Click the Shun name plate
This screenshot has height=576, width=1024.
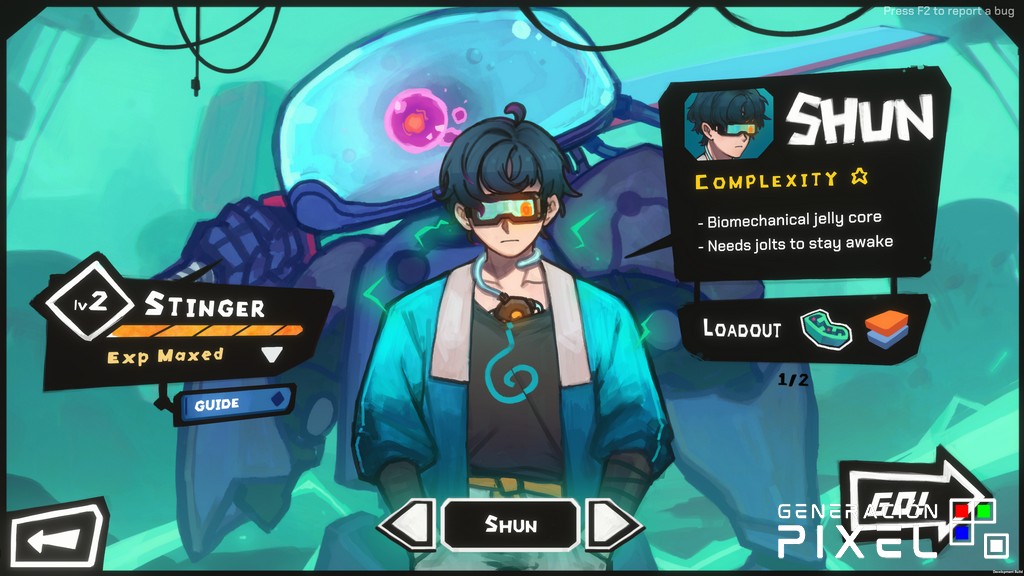[510, 524]
